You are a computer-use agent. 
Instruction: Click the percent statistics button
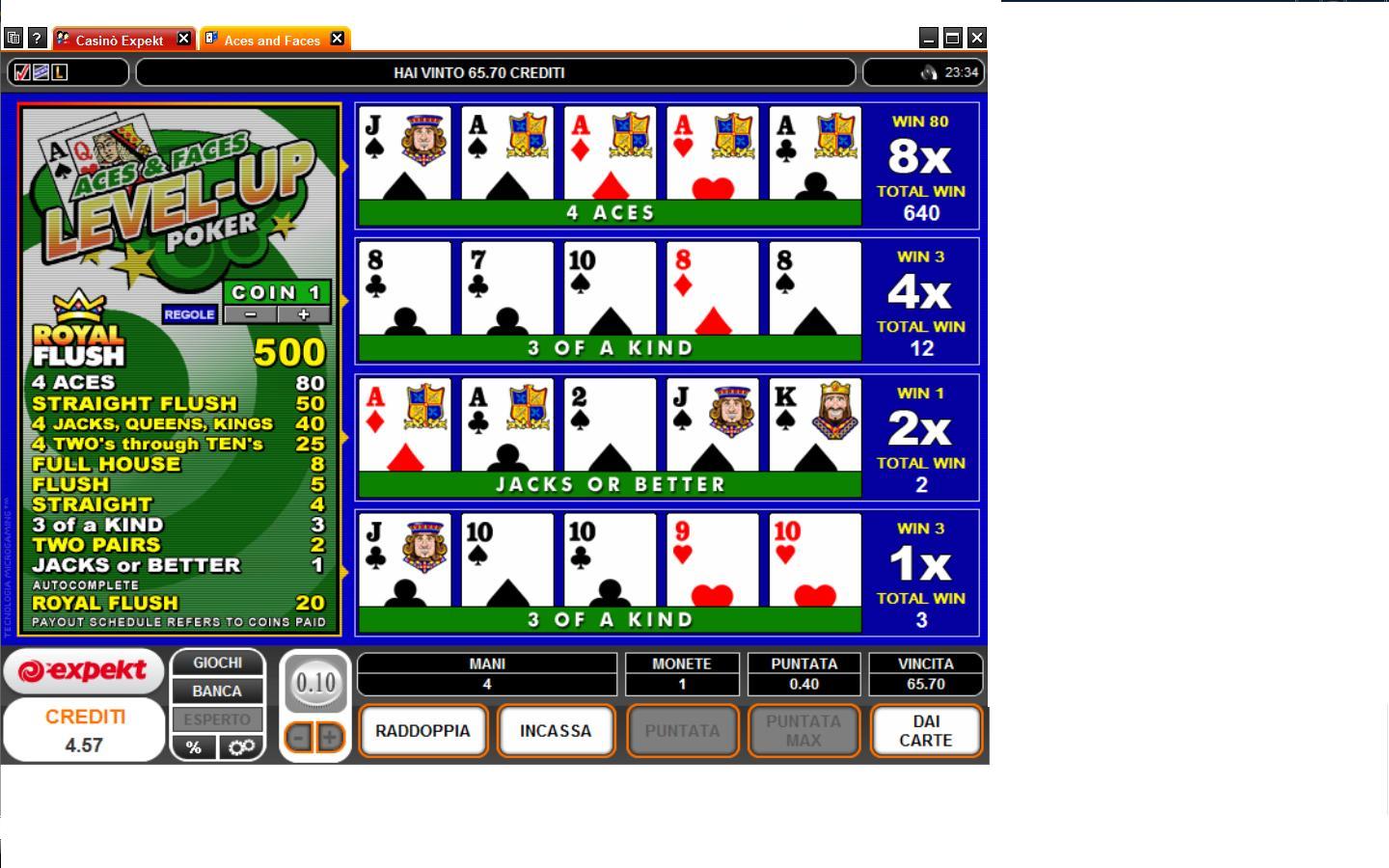point(194,747)
